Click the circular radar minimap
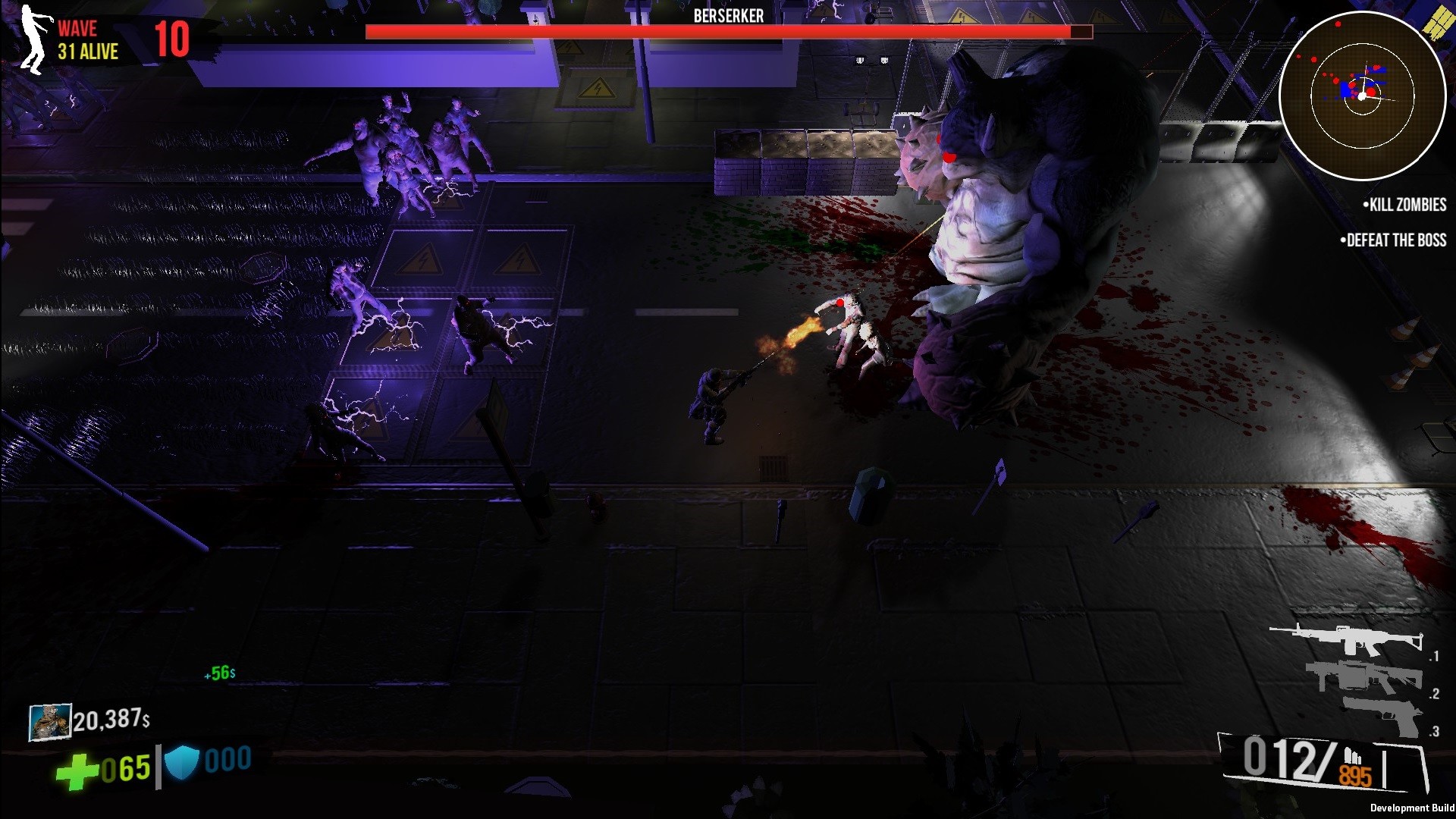This screenshot has height=819, width=1456. (x=1362, y=96)
